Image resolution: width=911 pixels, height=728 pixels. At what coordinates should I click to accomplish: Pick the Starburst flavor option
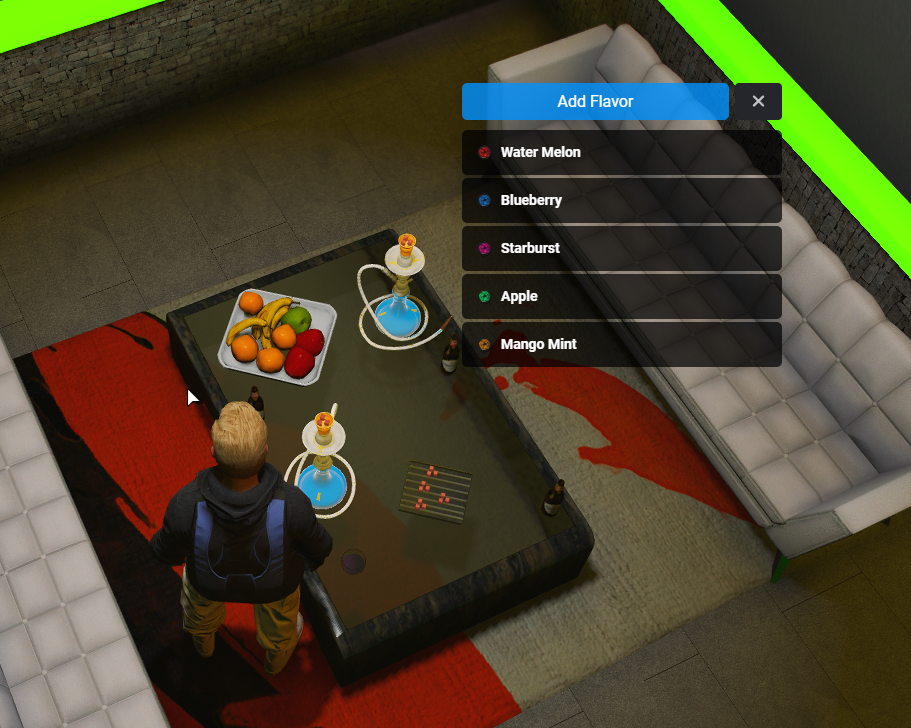621,248
